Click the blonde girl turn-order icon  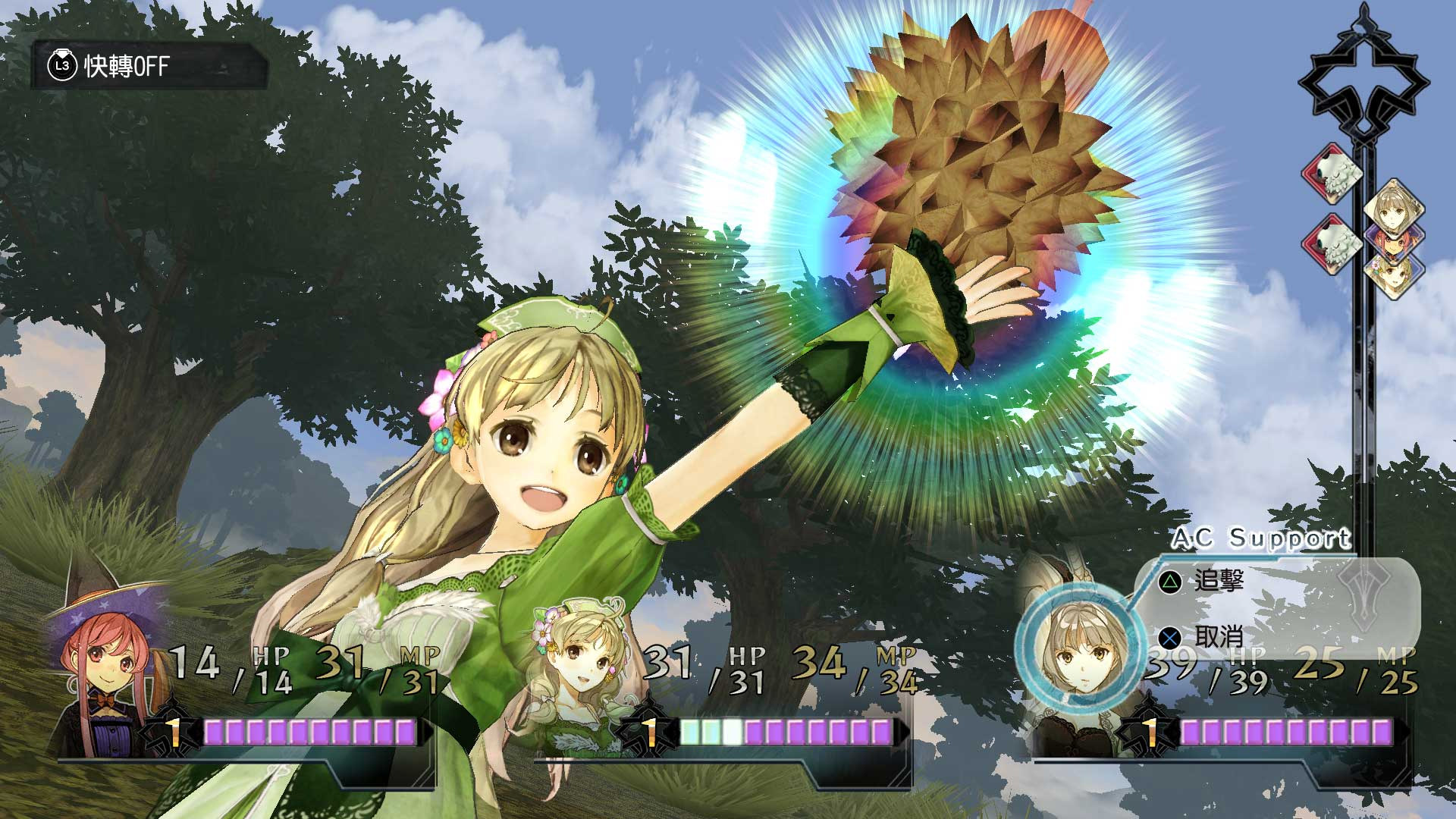[x=1394, y=275]
